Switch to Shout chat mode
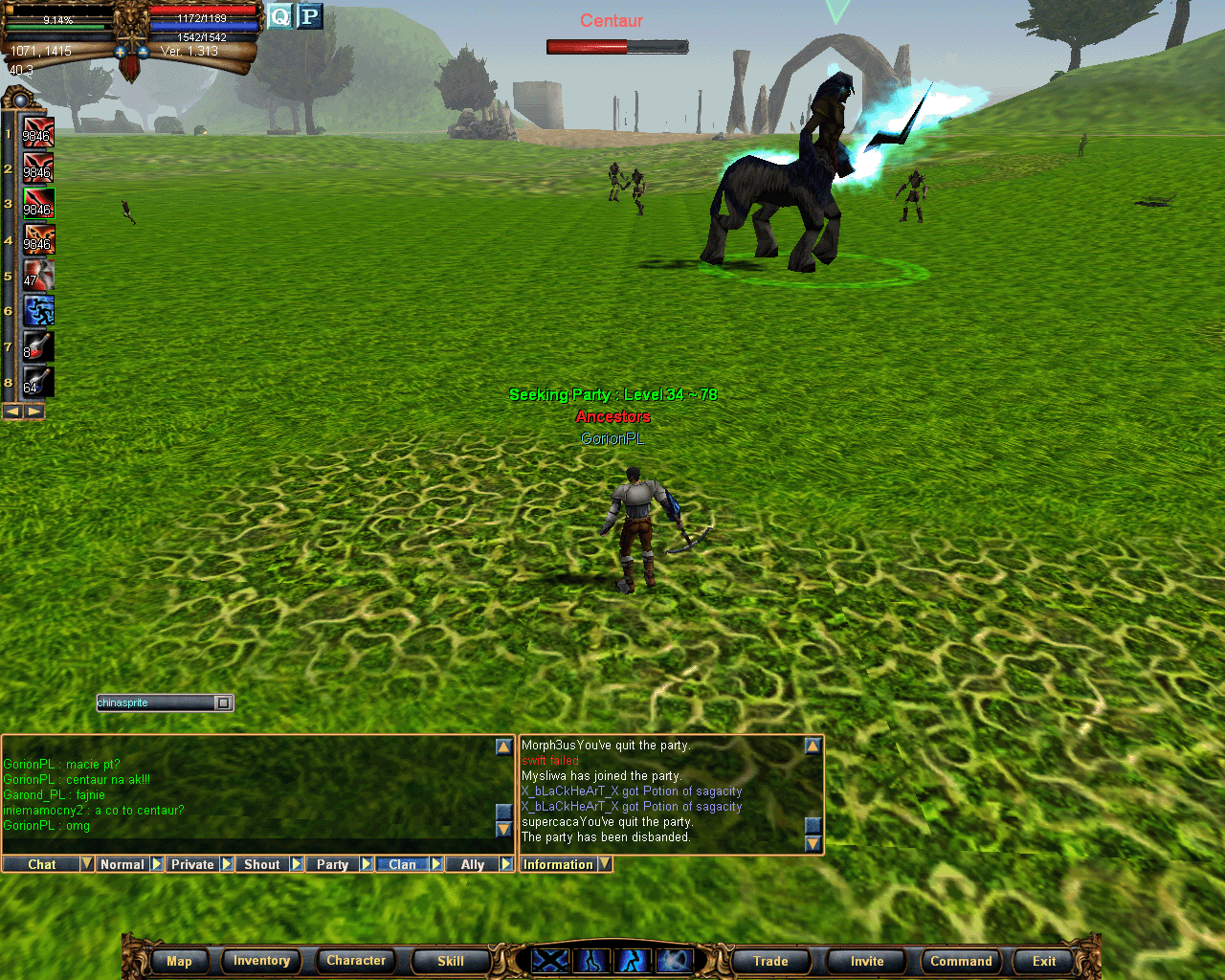The image size is (1225, 980). coord(261,864)
